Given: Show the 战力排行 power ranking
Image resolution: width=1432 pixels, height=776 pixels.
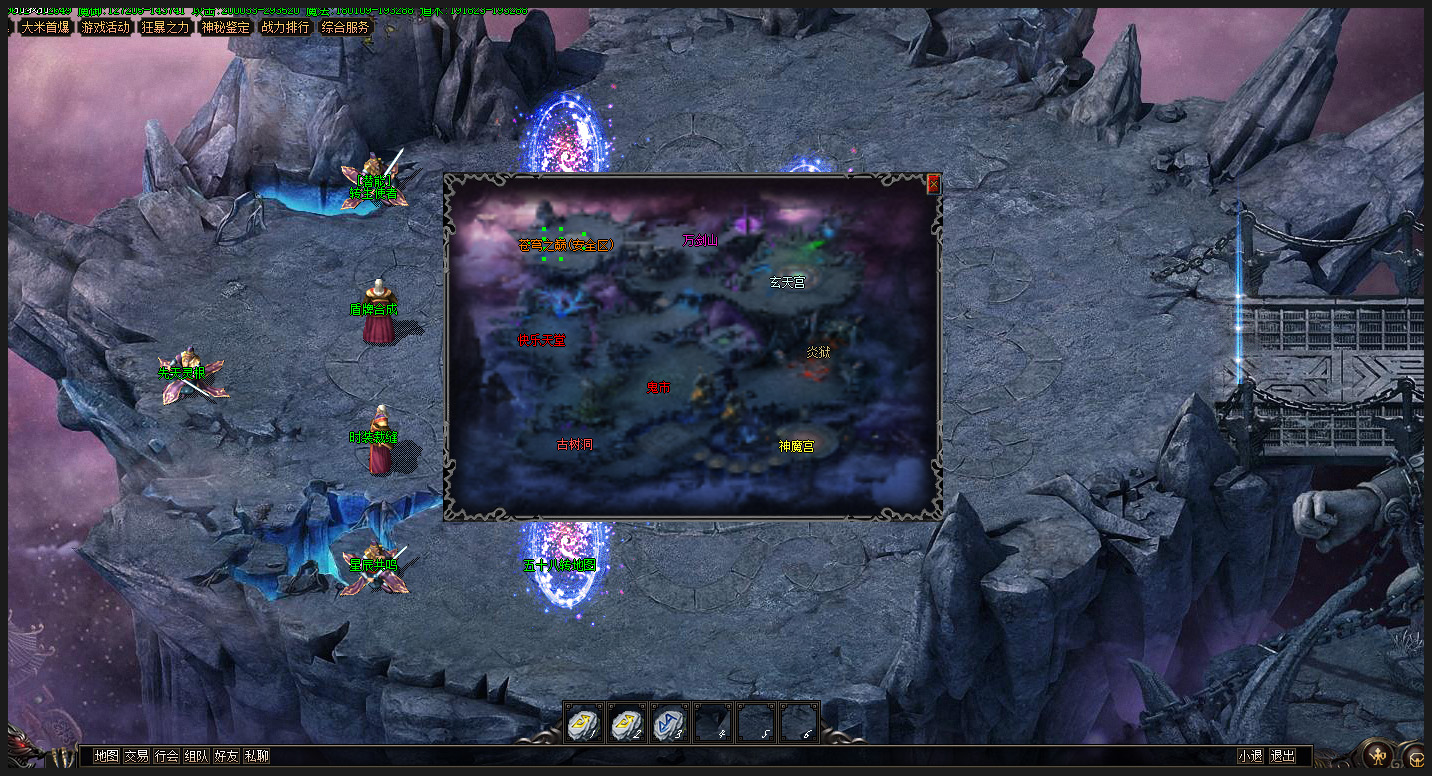Looking at the screenshot, I should (x=285, y=27).
